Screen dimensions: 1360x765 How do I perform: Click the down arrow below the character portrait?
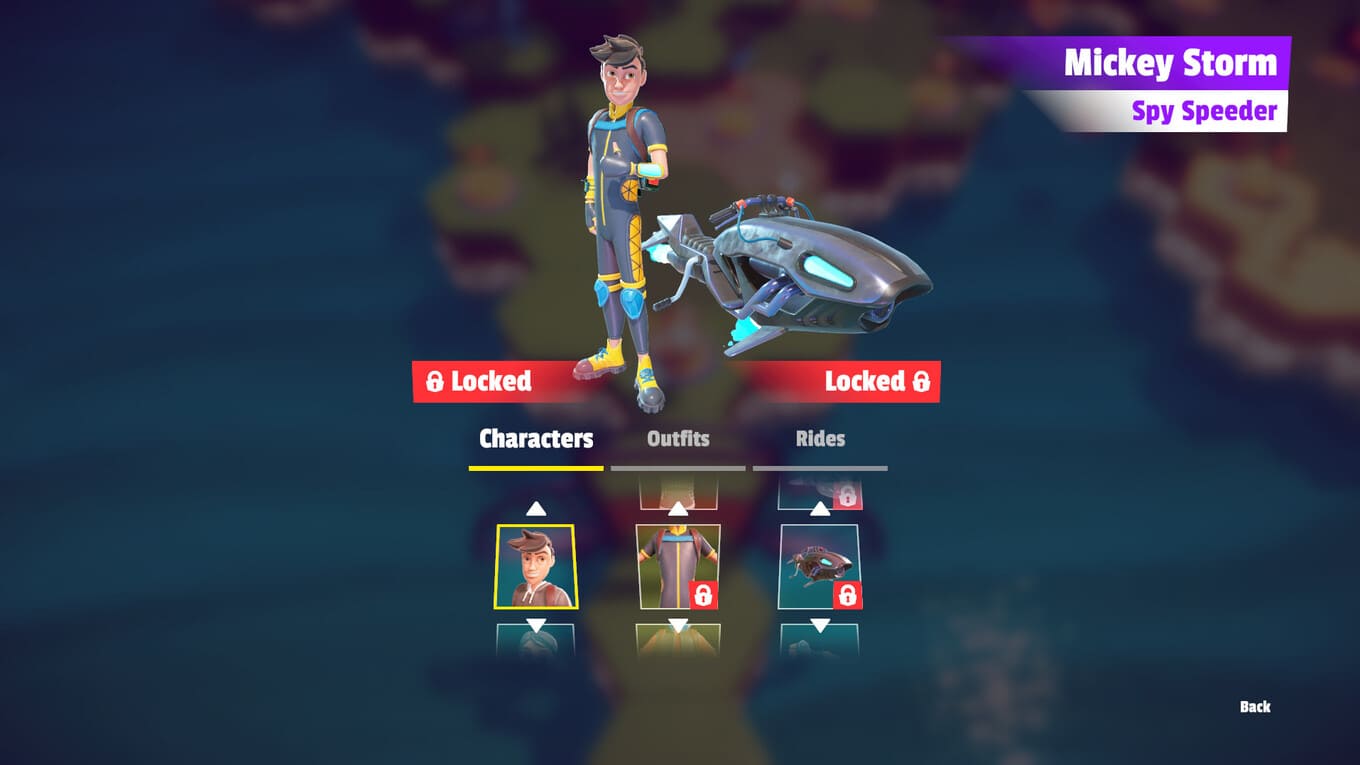click(536, 625)
